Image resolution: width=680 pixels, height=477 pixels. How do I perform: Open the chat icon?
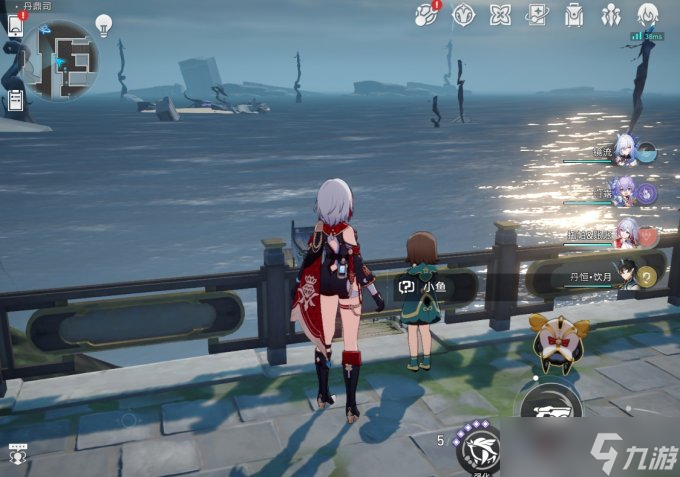click(x=17, y=452)
